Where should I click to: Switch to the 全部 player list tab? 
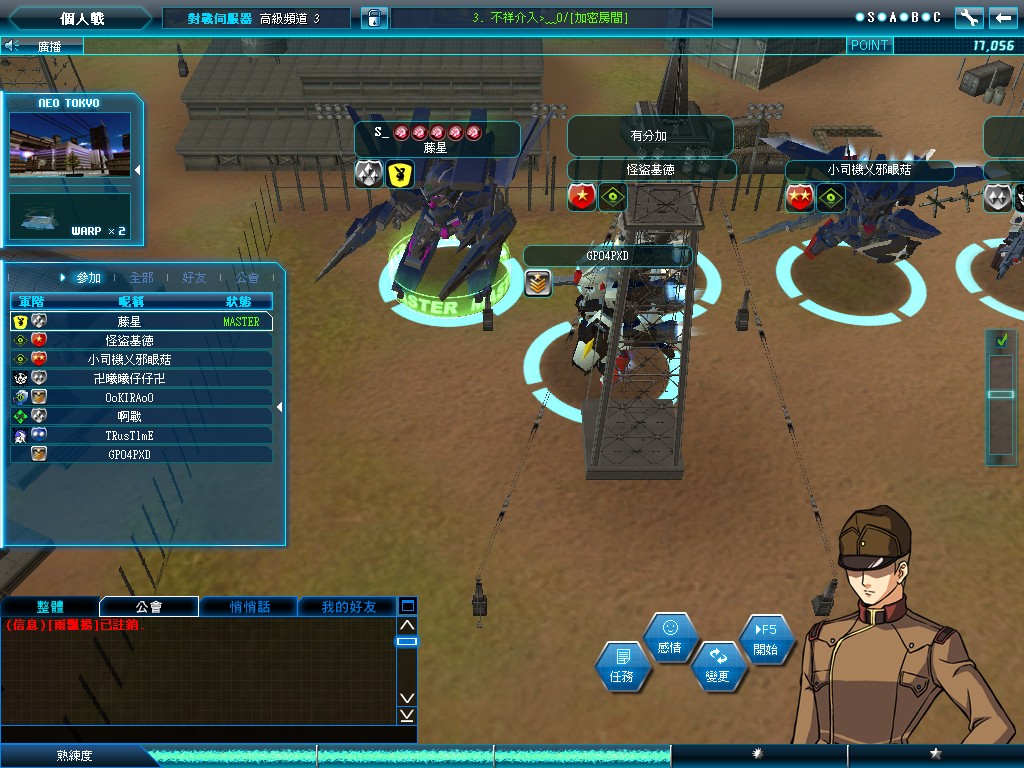pos(141,277)
